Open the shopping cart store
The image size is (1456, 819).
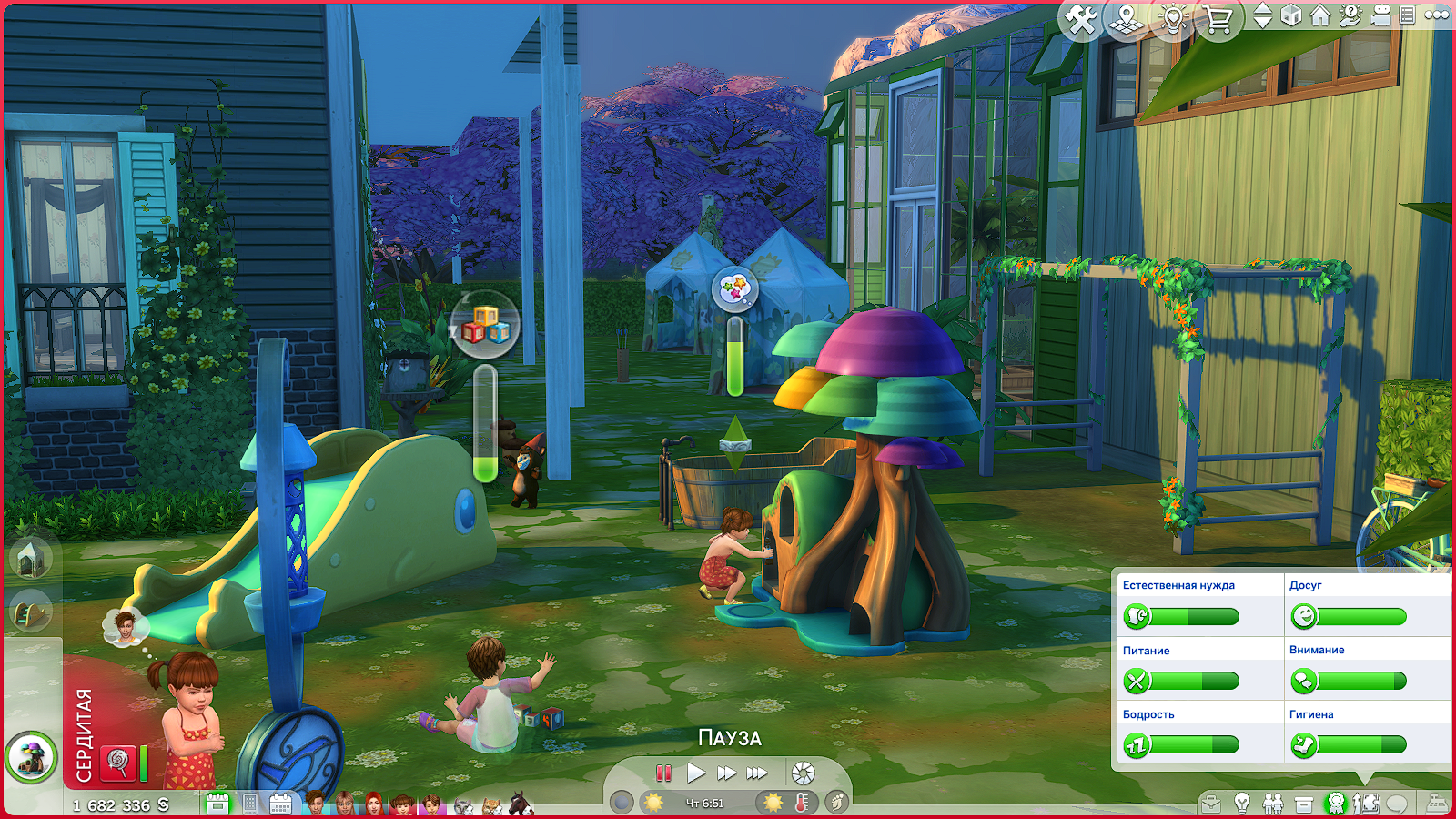(1218, 19)
